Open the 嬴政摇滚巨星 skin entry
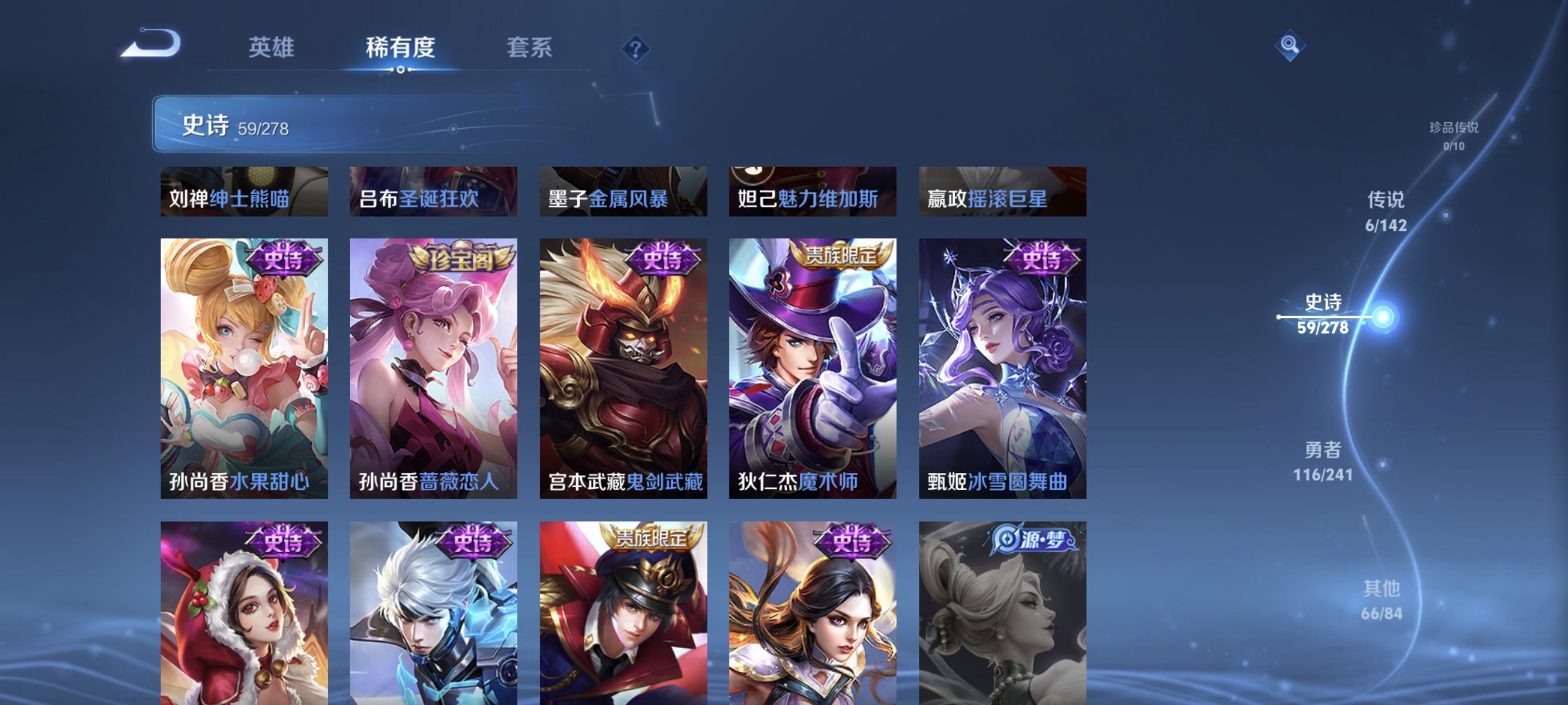The width and height of the screenshot is (1568, 705). [x=1002, y=192]
